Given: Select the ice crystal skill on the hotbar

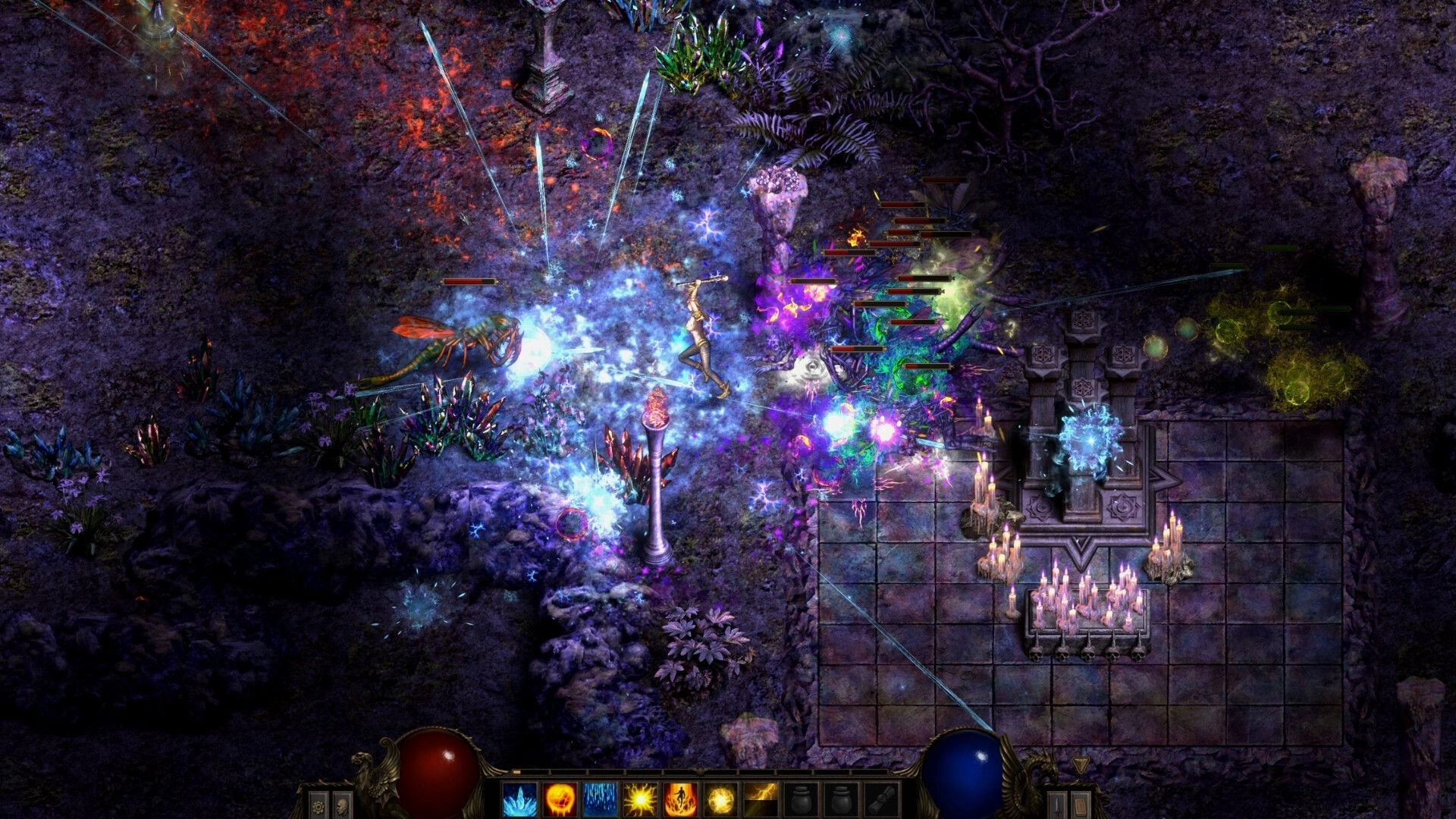Looking at the screenshot, I should pos(520,799).
